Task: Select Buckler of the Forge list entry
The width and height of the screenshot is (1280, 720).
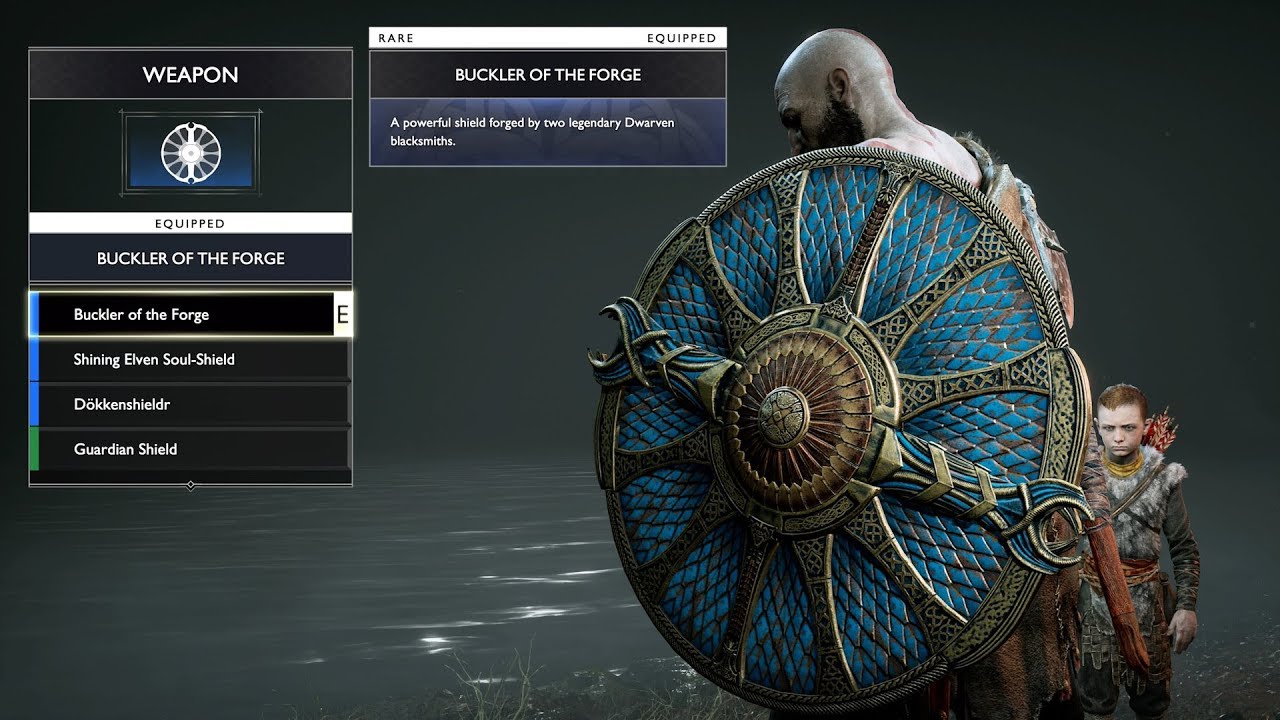Action: (185, 315)
